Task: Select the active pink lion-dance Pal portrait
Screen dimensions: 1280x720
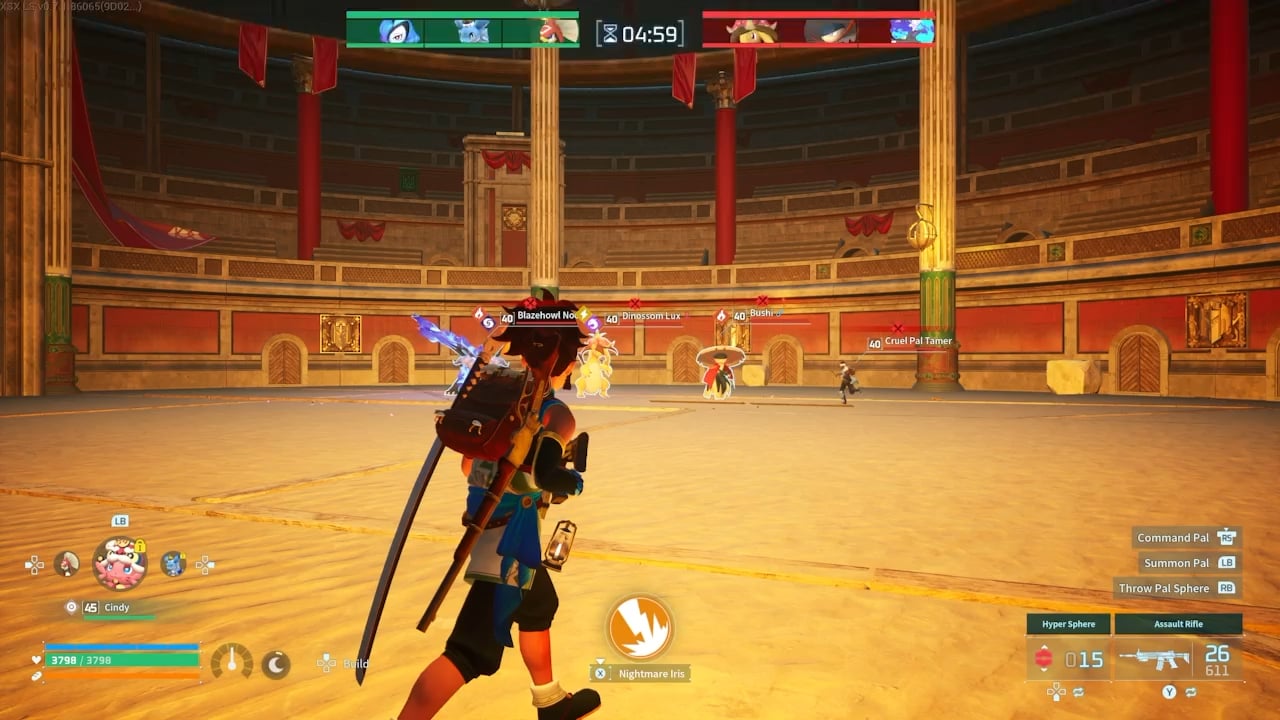Action: [120, 563]
